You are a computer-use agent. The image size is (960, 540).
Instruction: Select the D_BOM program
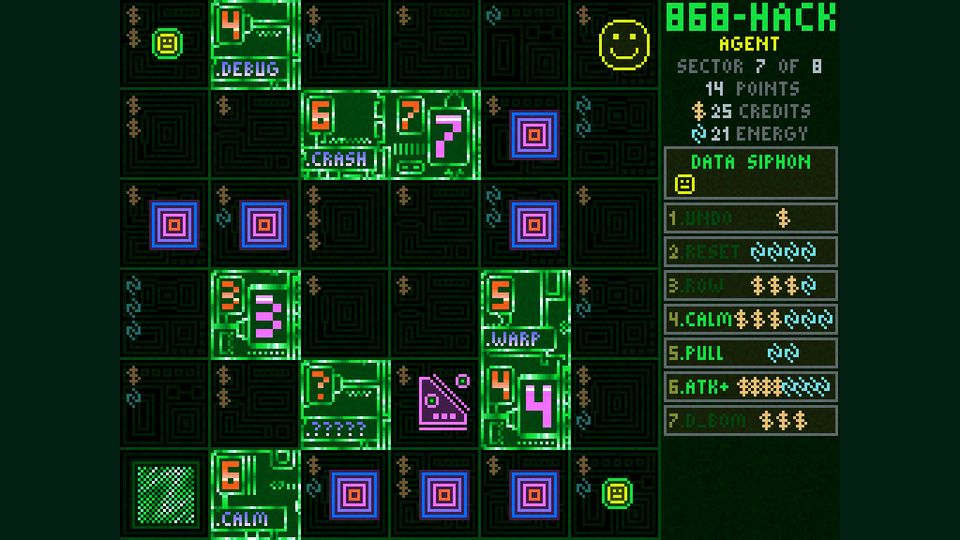point(750,420)
